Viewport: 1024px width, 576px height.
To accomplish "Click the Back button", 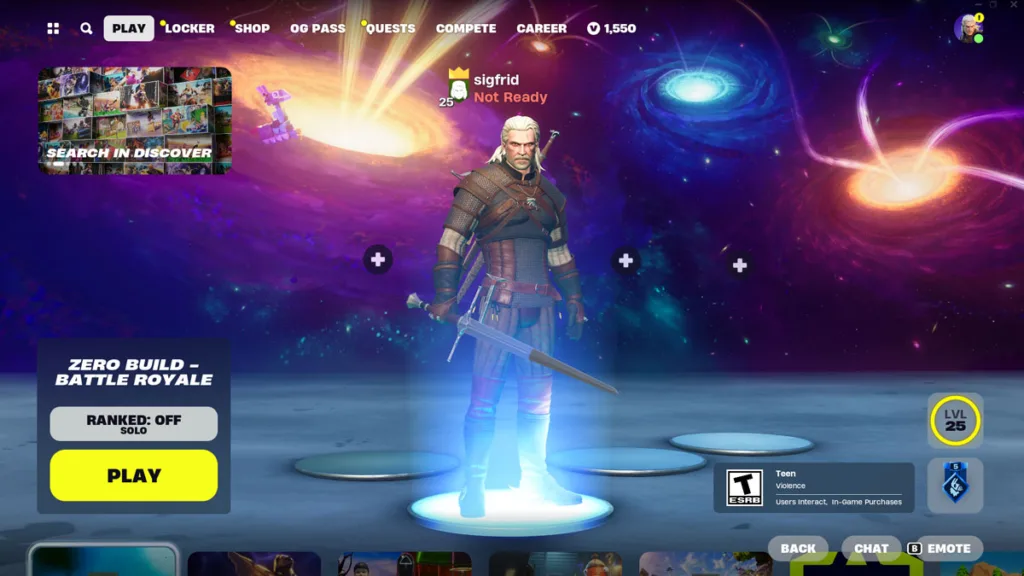I will (798, 548).
